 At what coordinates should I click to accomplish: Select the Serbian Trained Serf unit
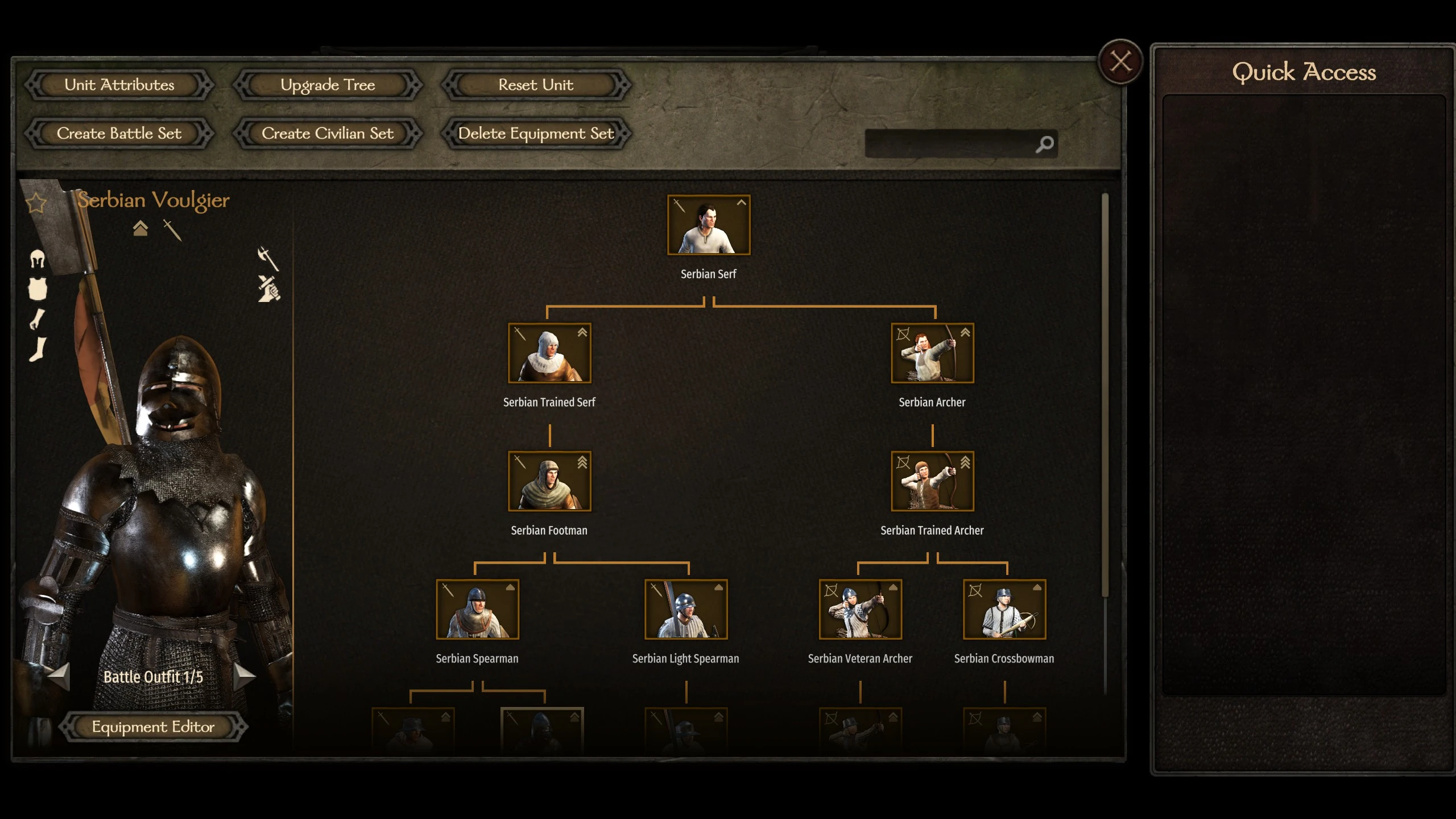point(549,353)
